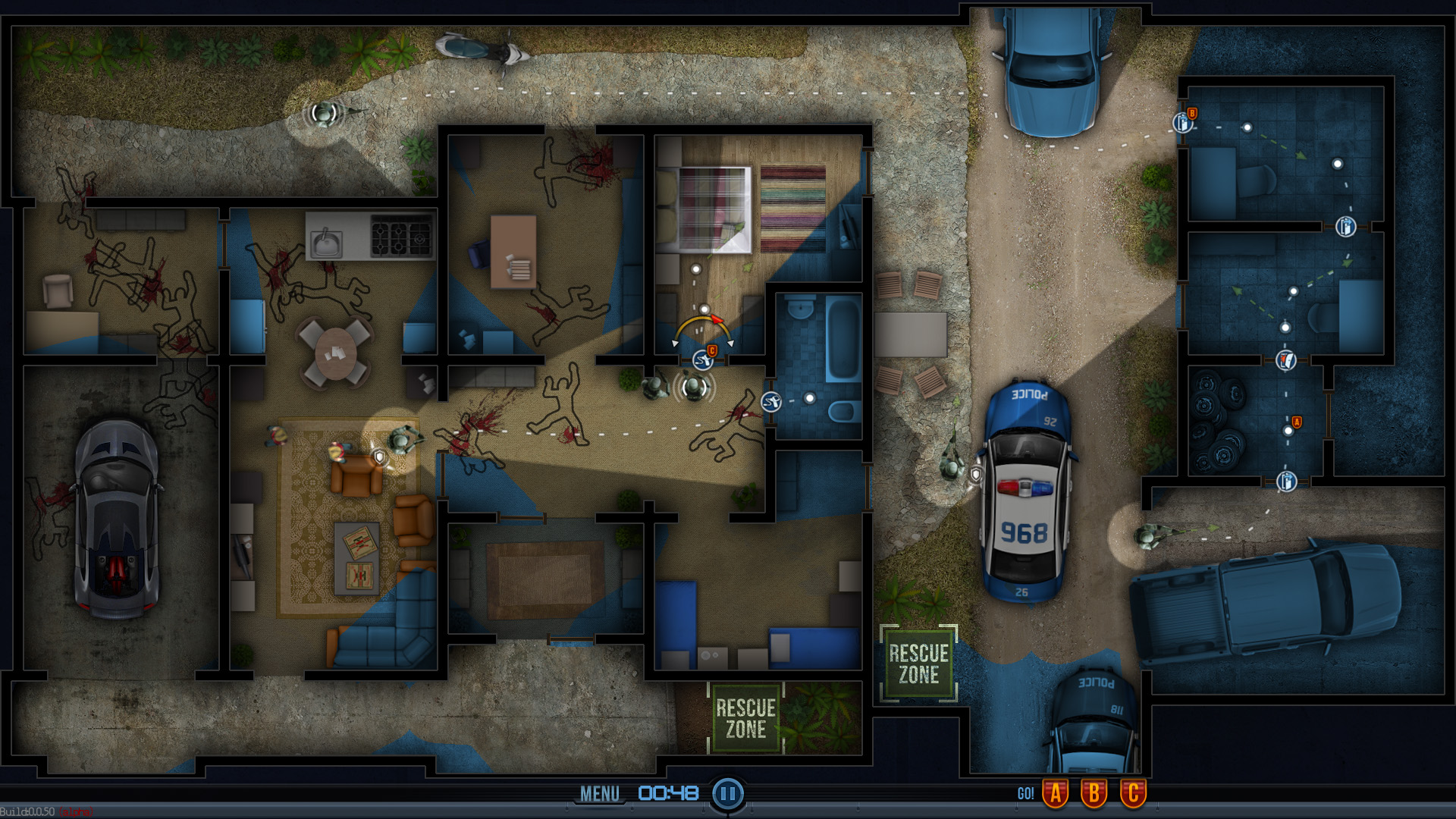Click the selected trooper in the hallway
The image size is (1456, 819).
click(x=693, y=388)
